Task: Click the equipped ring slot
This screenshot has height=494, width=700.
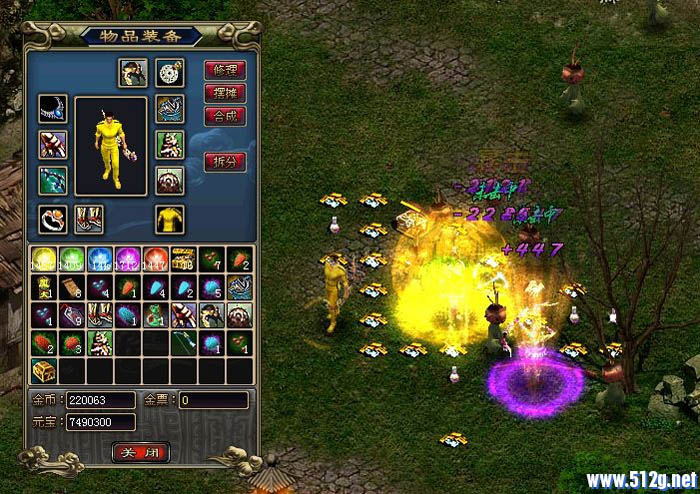Action: [53, 218]
